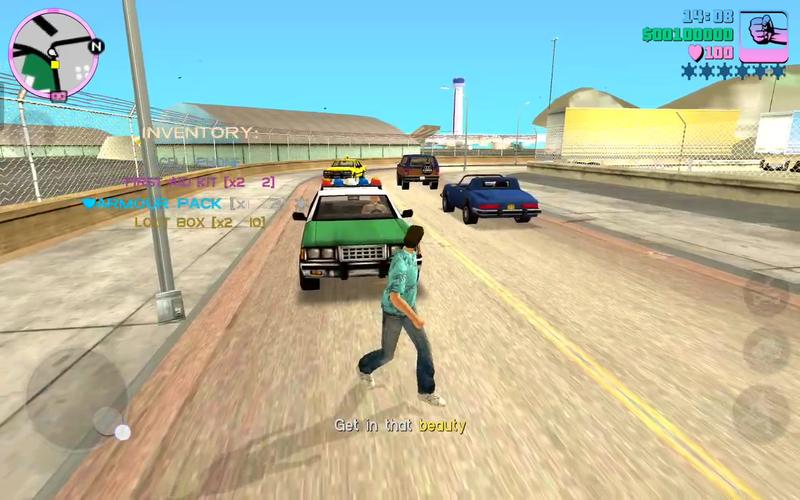Tap the enter-vehicle car button

coord(766,295)
